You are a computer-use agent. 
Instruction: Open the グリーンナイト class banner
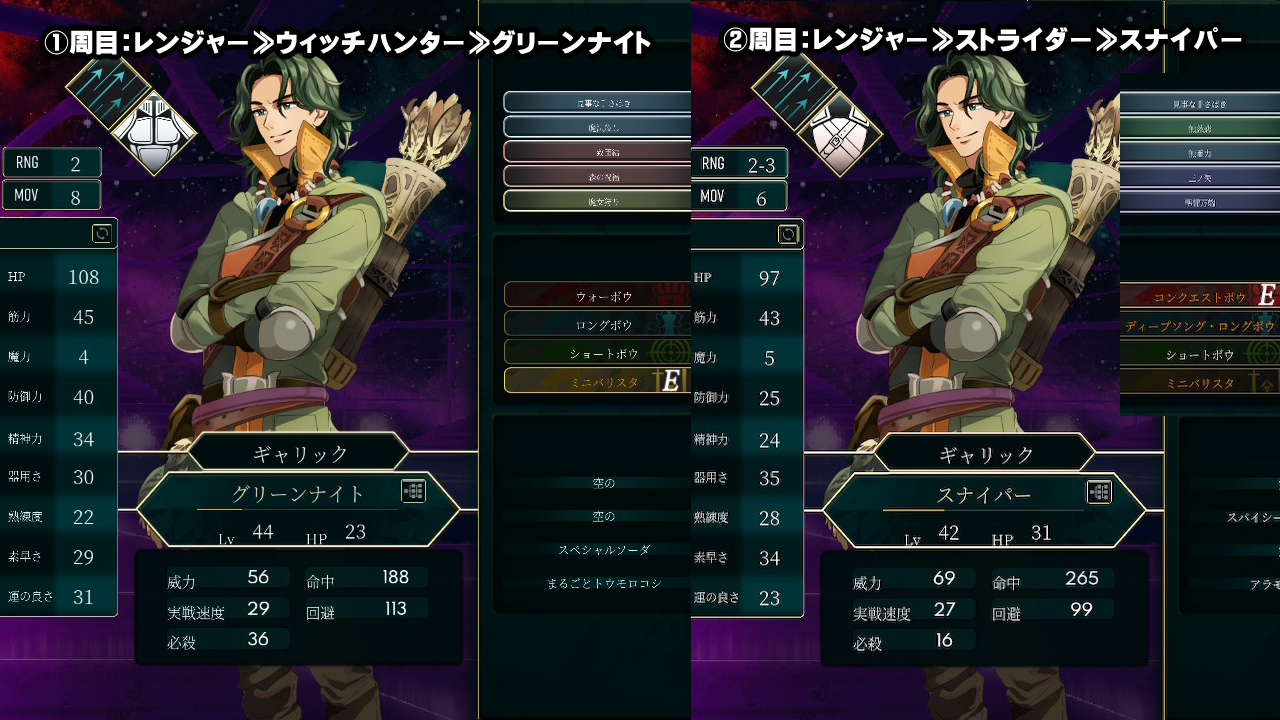point(298,494)
